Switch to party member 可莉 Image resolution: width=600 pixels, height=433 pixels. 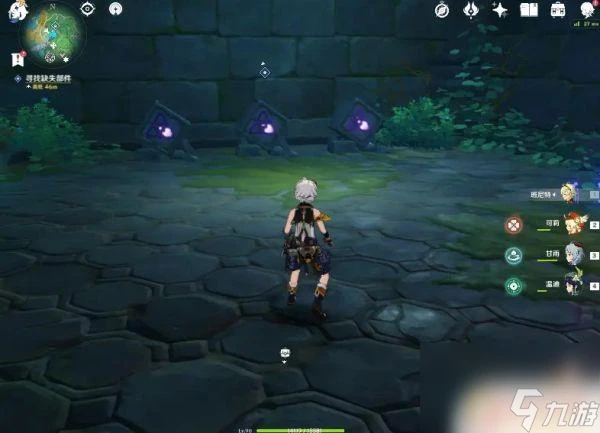(573, 222)
